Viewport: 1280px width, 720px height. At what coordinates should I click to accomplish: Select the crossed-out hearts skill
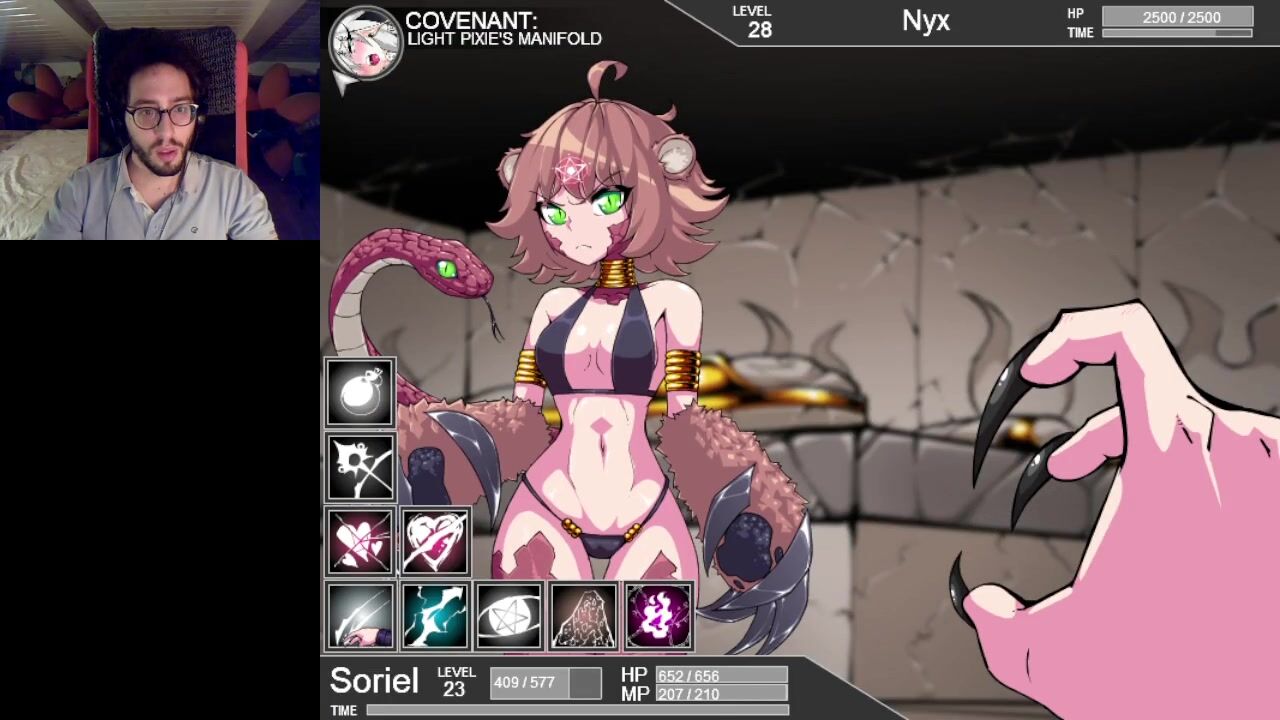[x=360, y=542]
